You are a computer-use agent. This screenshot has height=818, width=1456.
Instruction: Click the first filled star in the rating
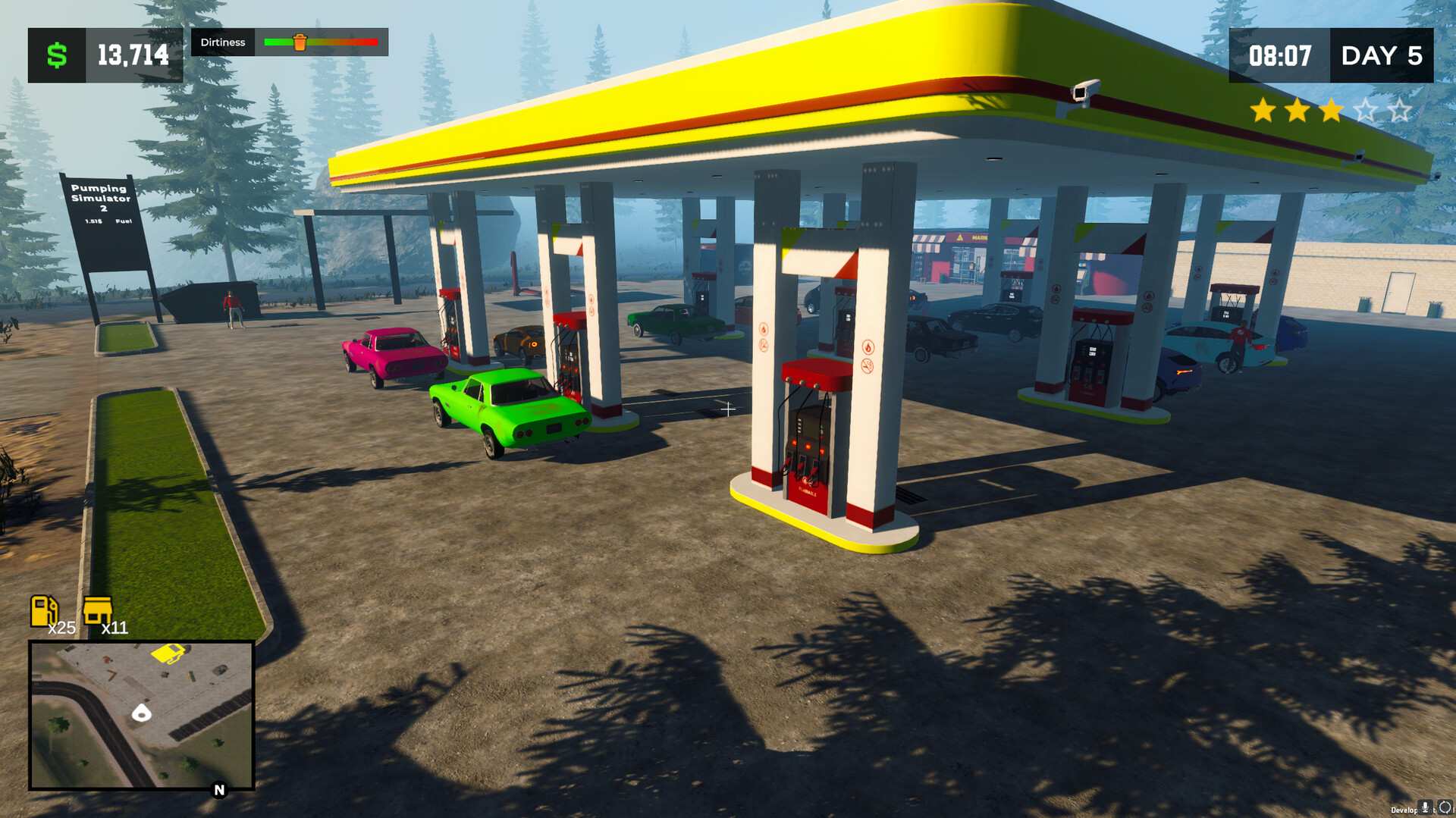pos(1260,111)
